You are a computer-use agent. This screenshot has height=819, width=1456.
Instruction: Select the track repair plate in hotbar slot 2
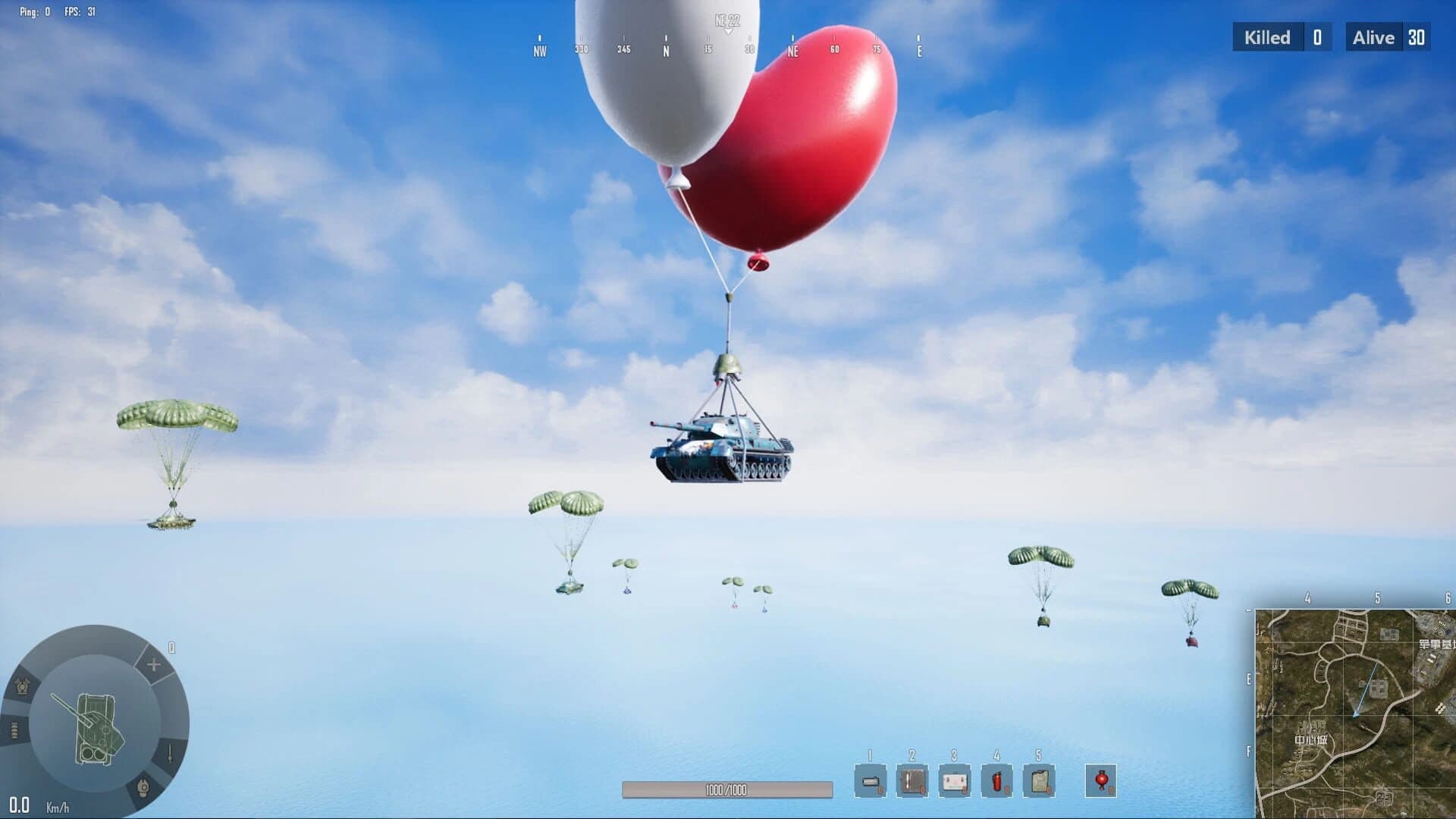pos(912,781)
